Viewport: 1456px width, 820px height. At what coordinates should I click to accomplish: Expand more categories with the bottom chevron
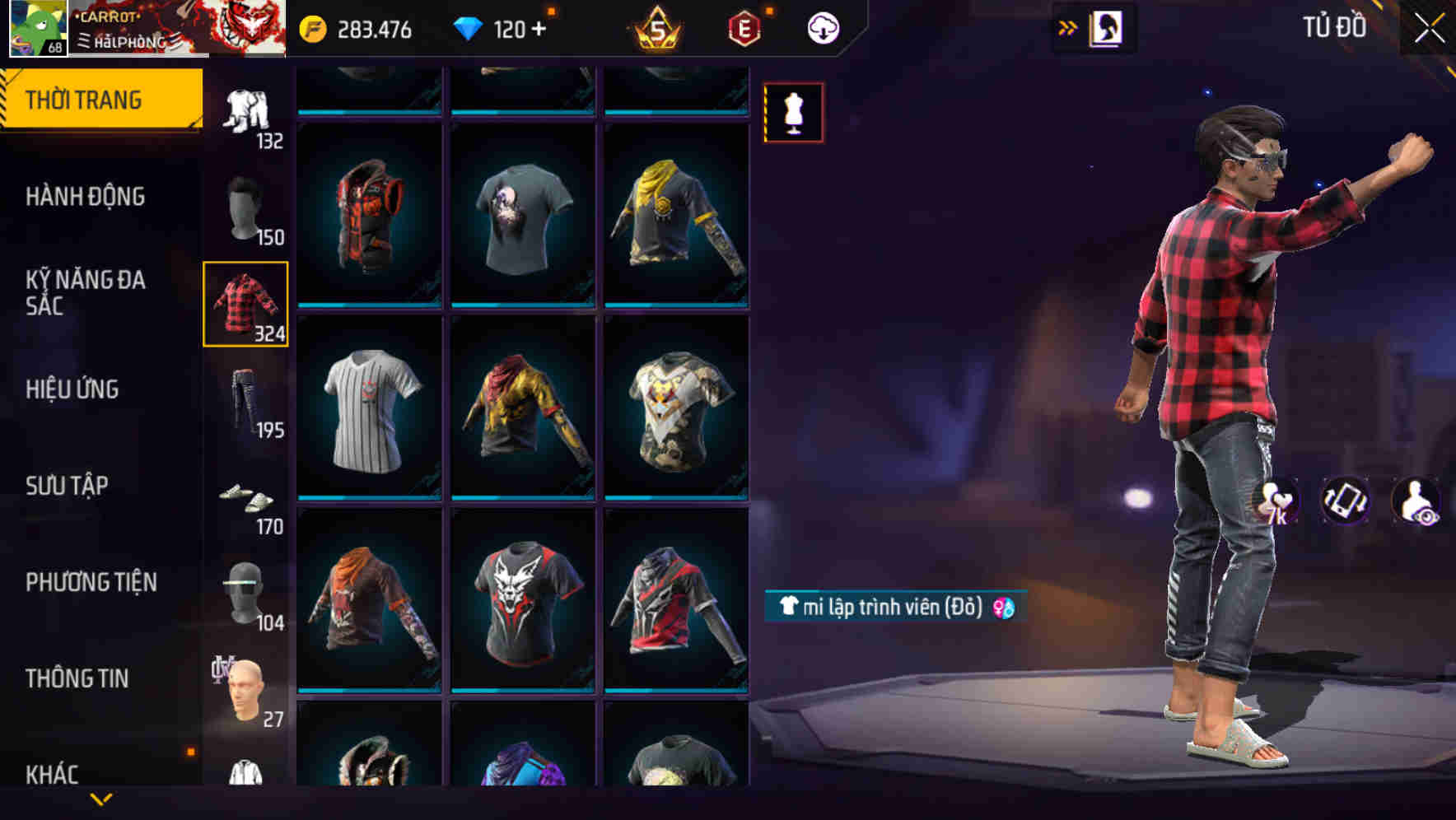[101, 798]
